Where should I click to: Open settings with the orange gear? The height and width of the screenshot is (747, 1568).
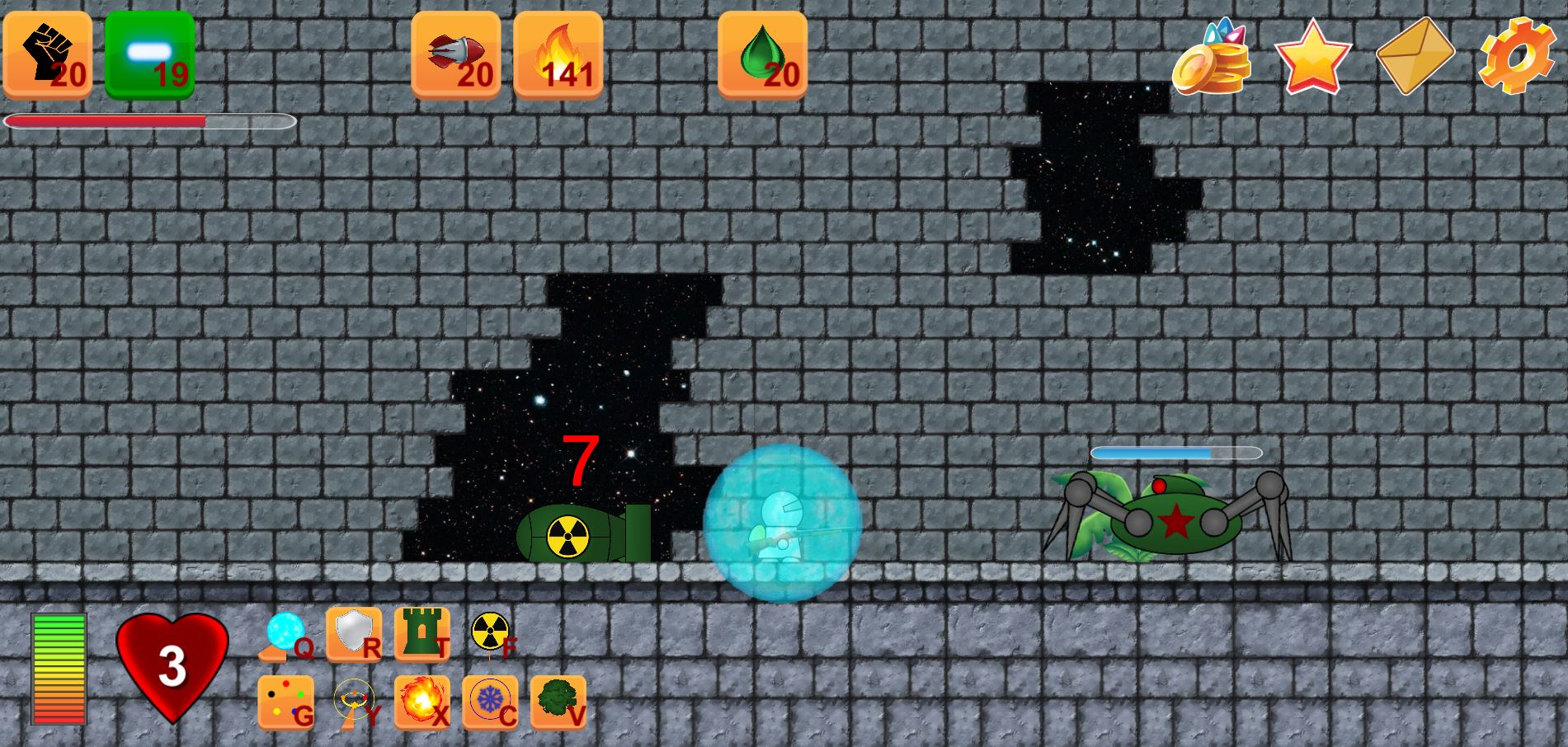(x=1516, y=56)
